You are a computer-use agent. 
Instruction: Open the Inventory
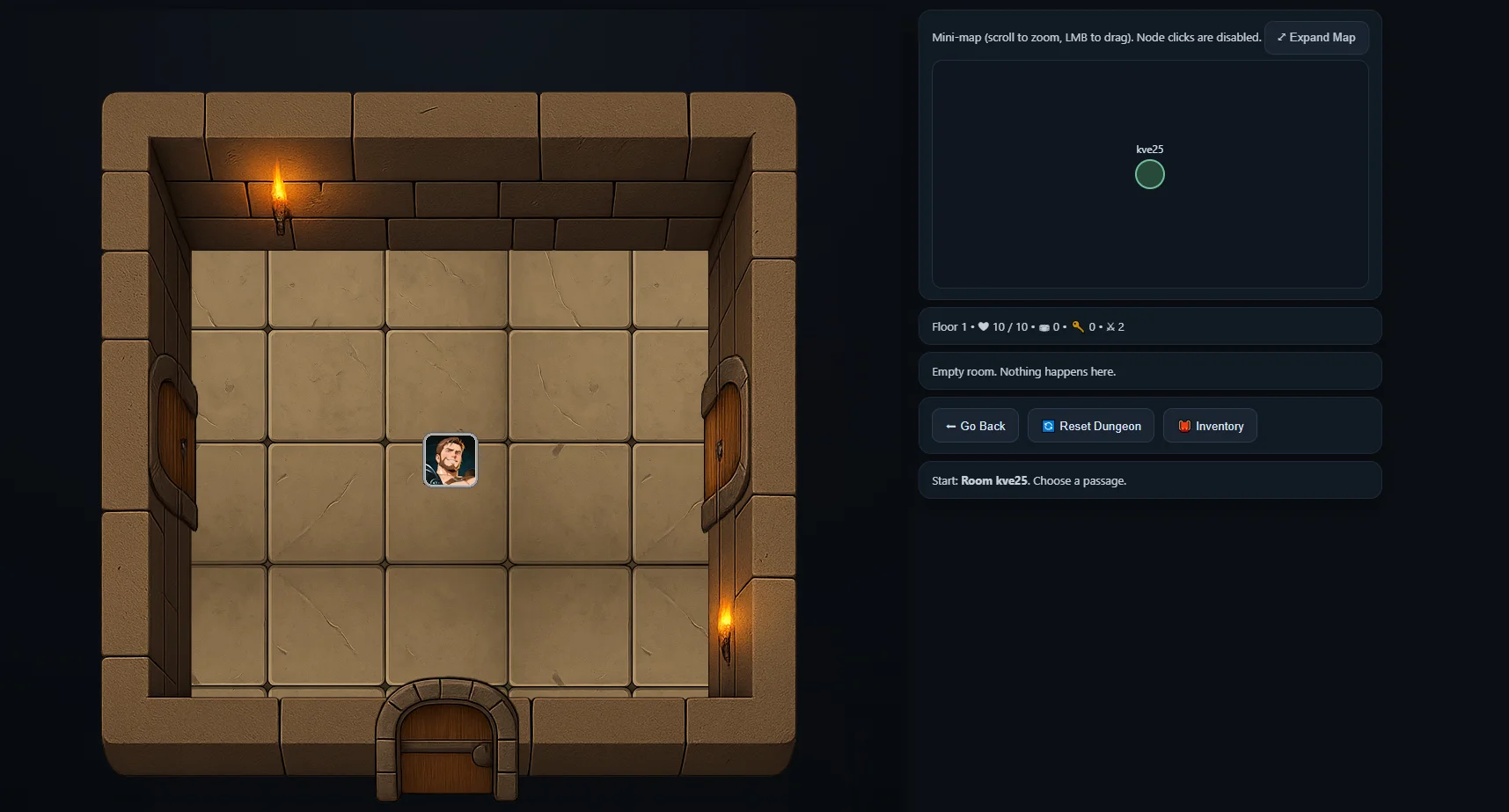tap(1210, 426)
